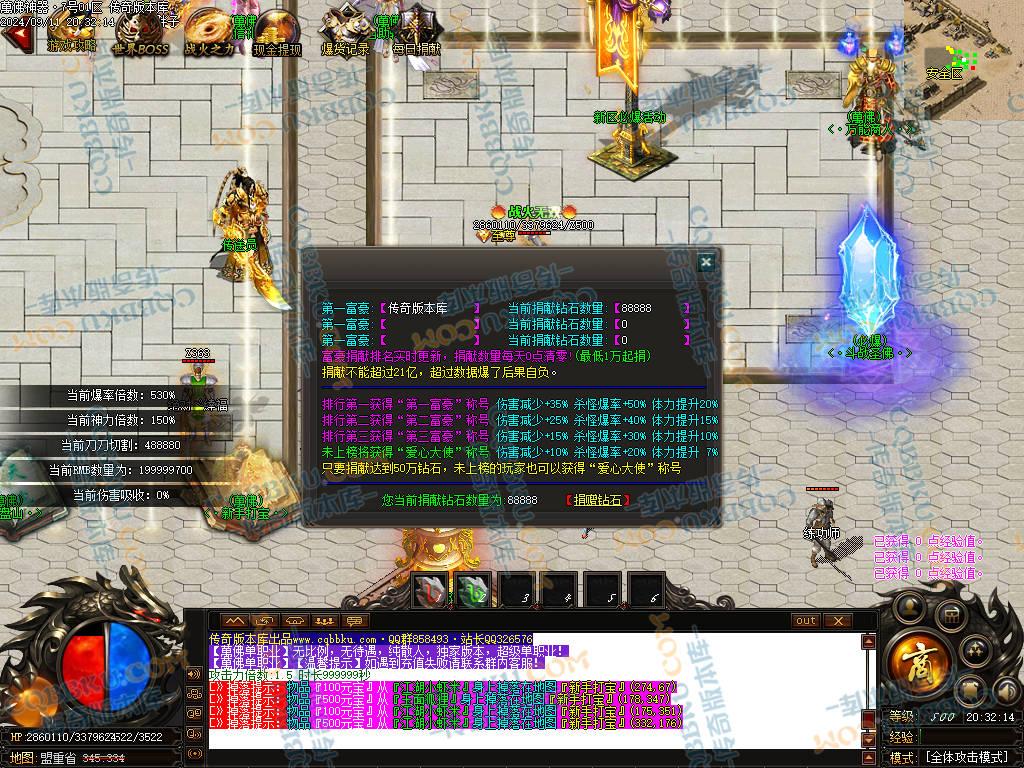1024x768 pixels.
Task: Open the minimap in the corner
Action: pyautogui.click(x=963, y=60)
